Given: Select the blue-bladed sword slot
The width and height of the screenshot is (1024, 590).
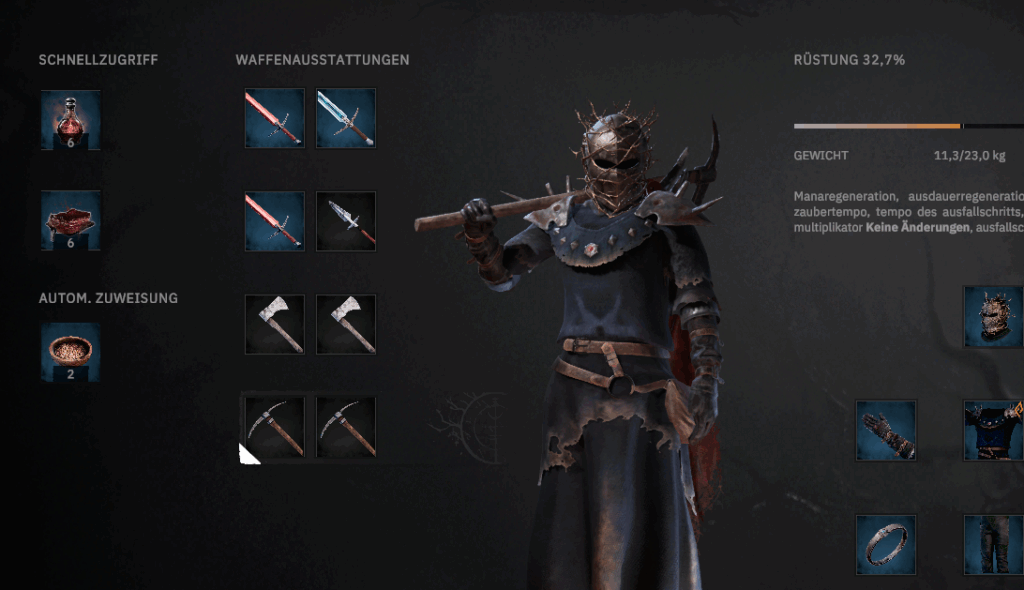Looking at the screenshot, I should pyautogui.click(x=346, y=118).
